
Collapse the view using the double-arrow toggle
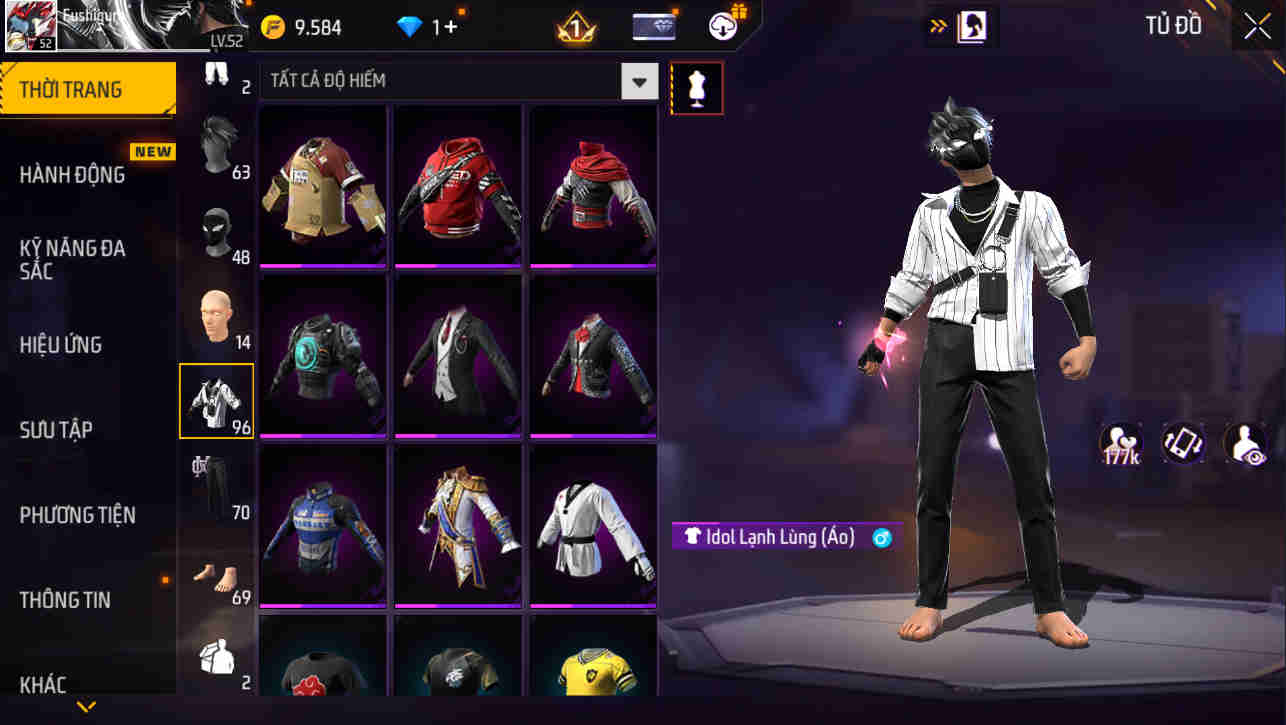pyautogui.click(x=938, y=26)
